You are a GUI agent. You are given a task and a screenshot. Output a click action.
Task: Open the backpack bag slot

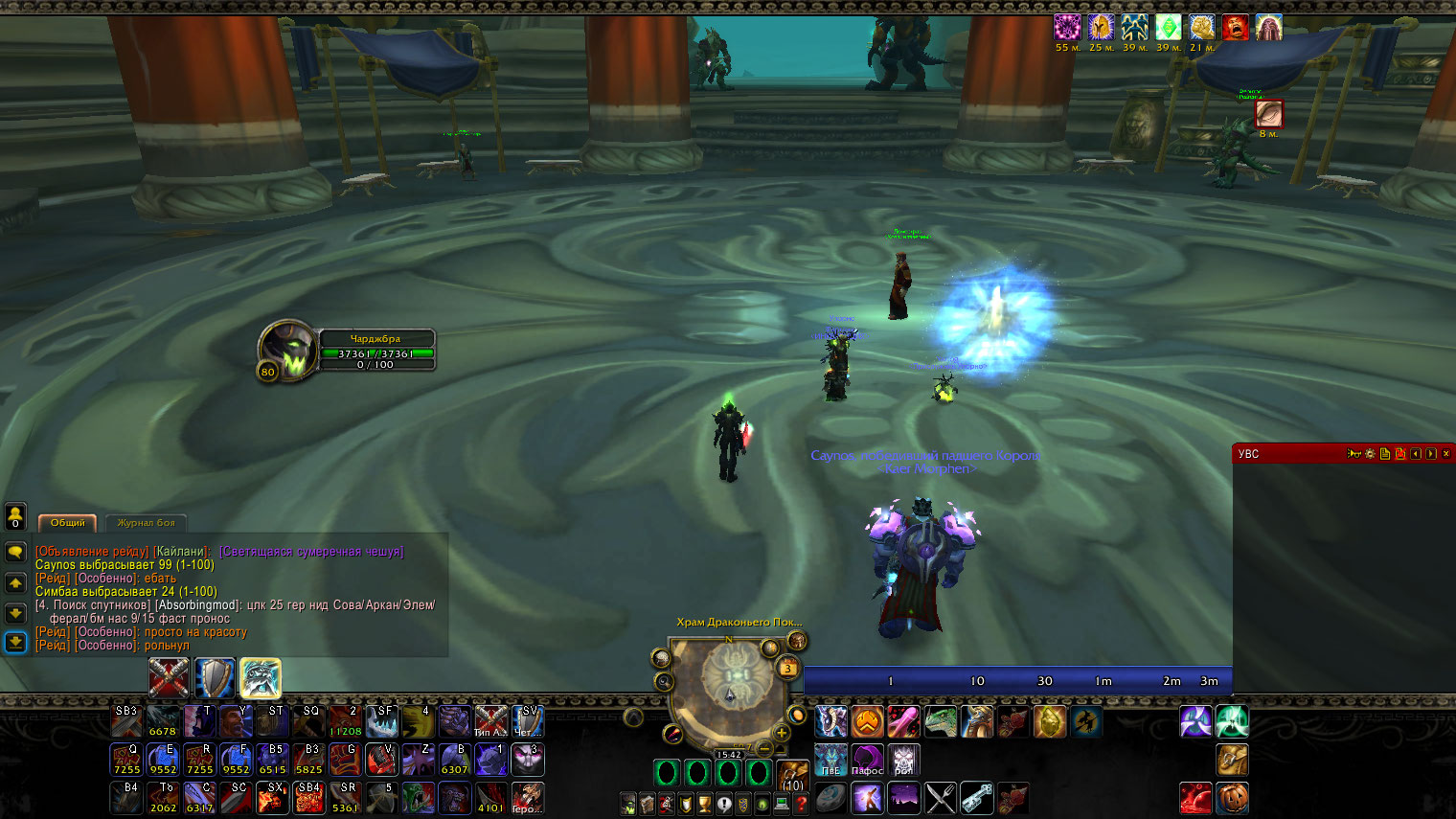click(792, 775)
